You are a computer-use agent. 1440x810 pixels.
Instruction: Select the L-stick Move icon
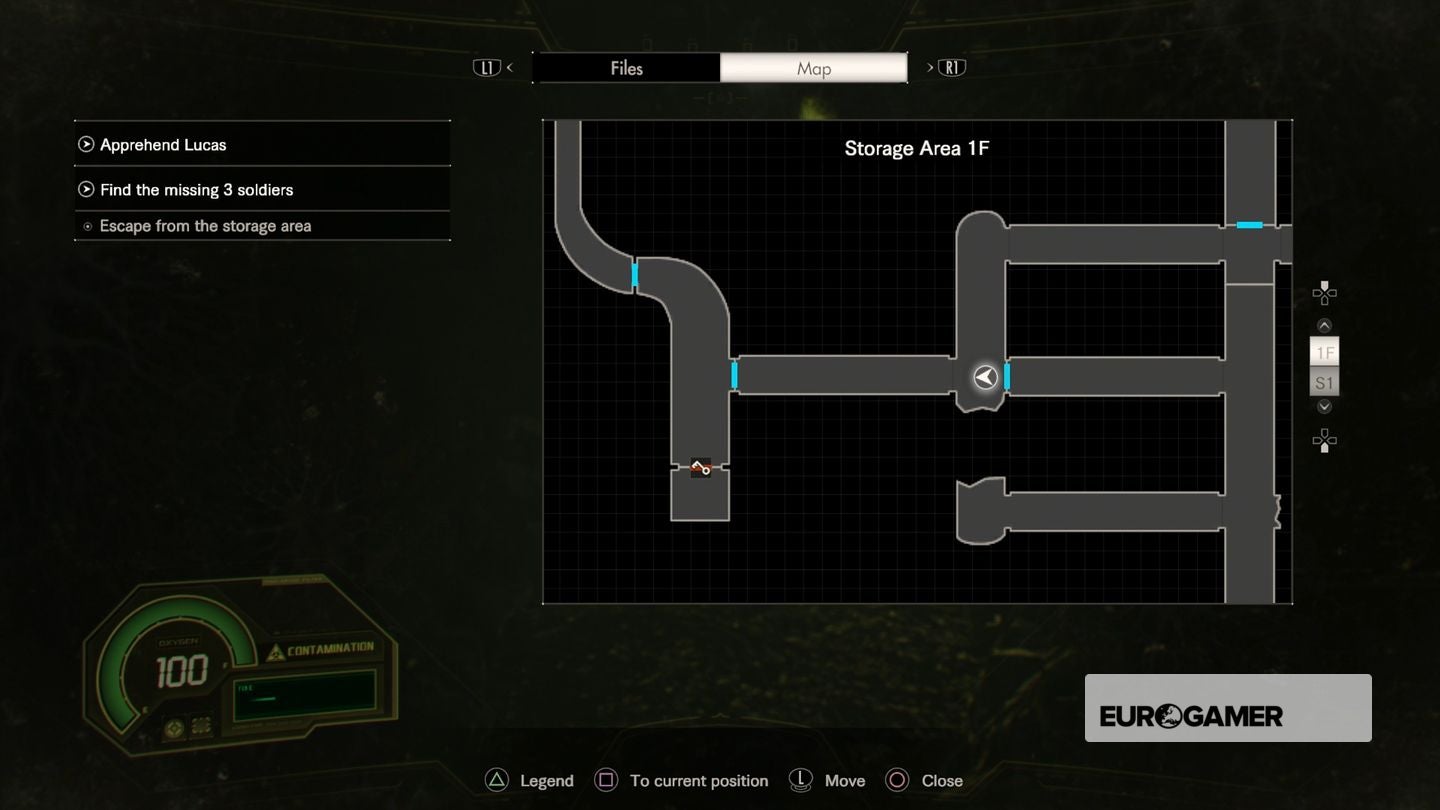[800, 781]
